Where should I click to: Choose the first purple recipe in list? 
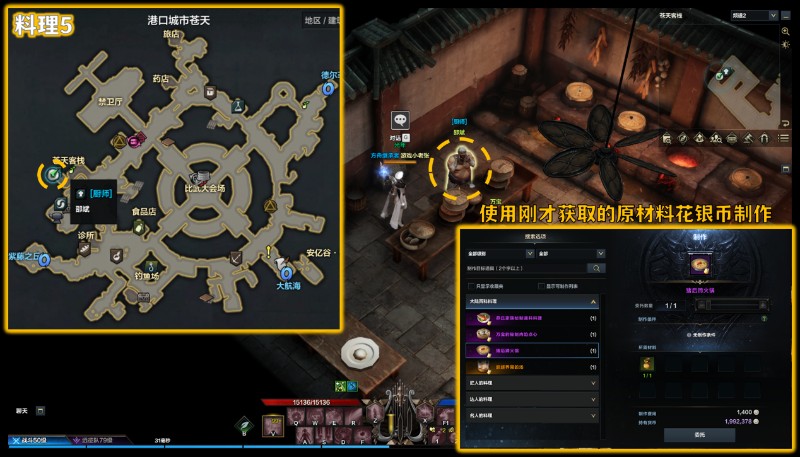click(532, 318)
